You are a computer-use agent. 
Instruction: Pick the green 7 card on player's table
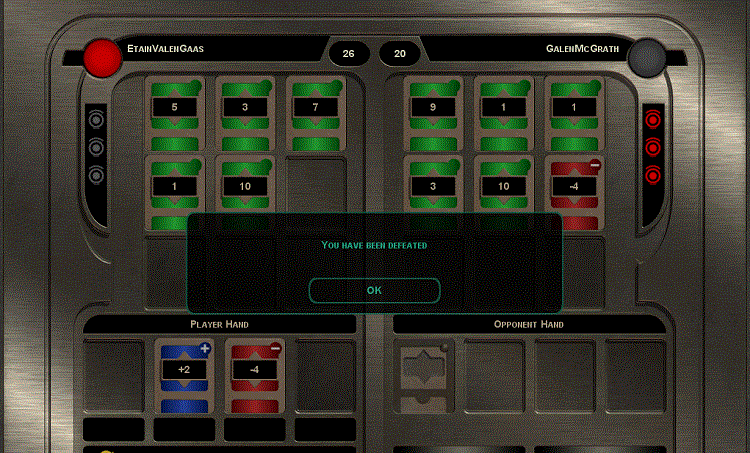(x=316, y=107)
